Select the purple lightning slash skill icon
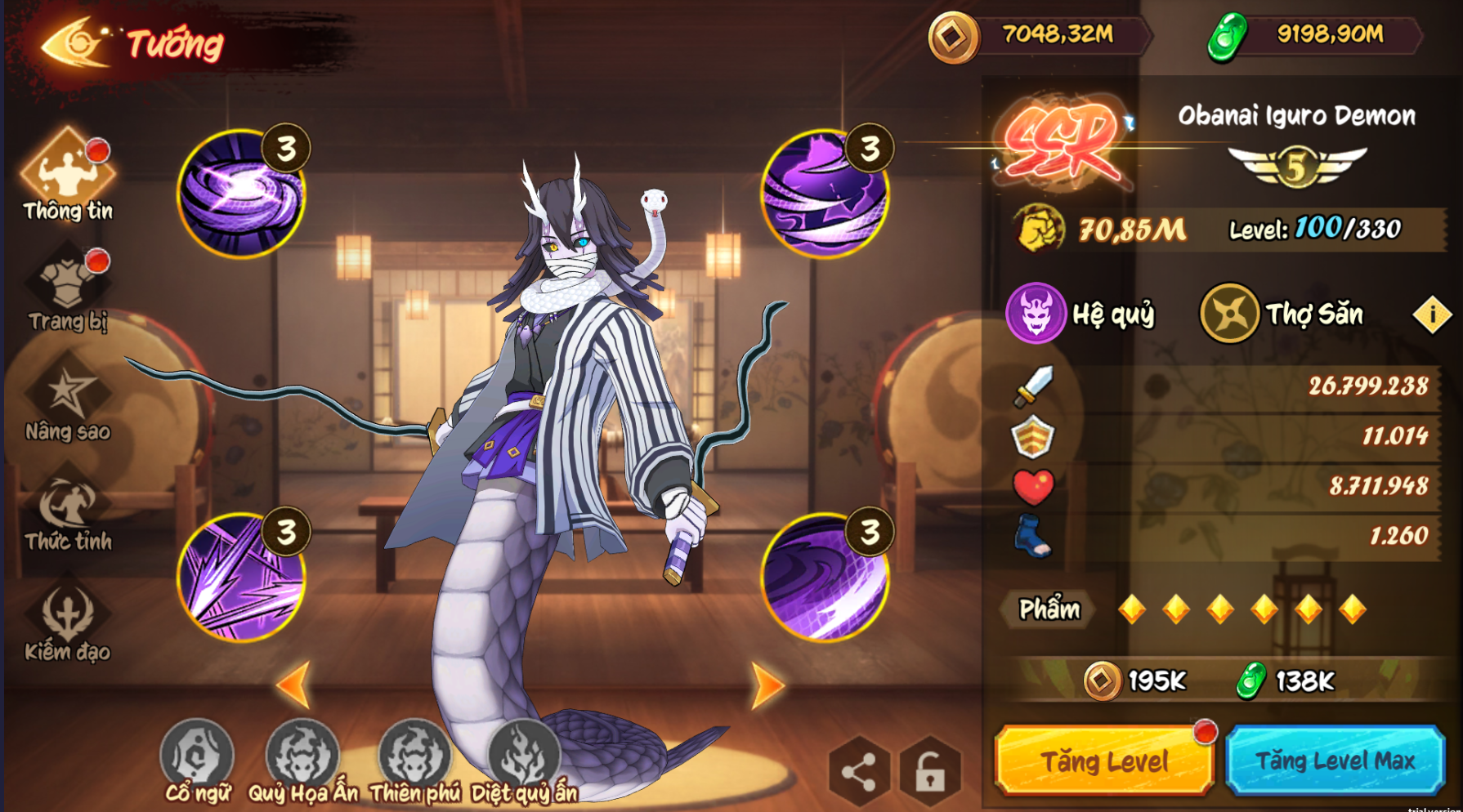This screenshot has width=1463, height=812. 242,578
